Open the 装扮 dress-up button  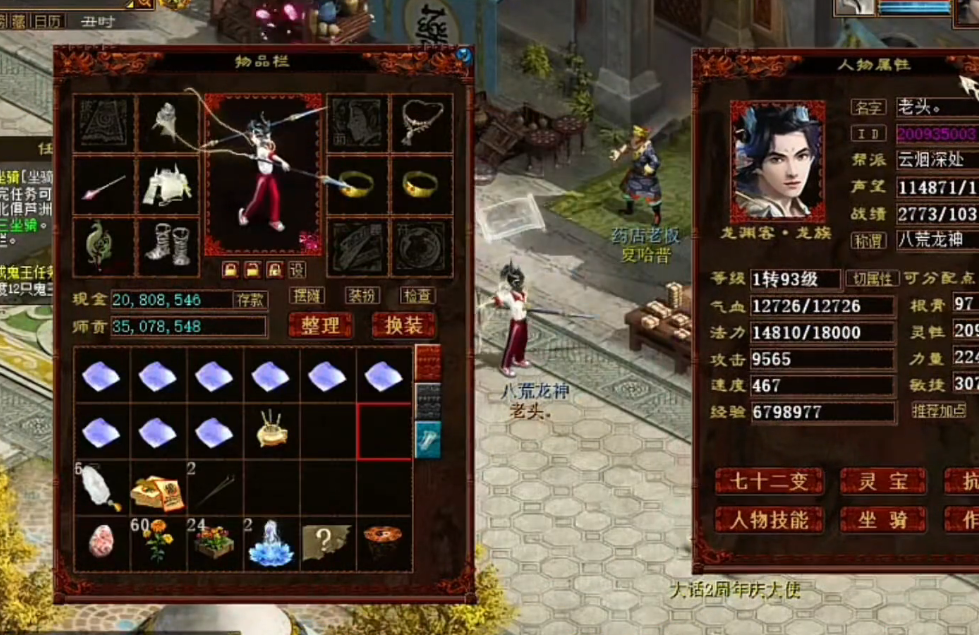pyautogui.click(x=361, y=296)
